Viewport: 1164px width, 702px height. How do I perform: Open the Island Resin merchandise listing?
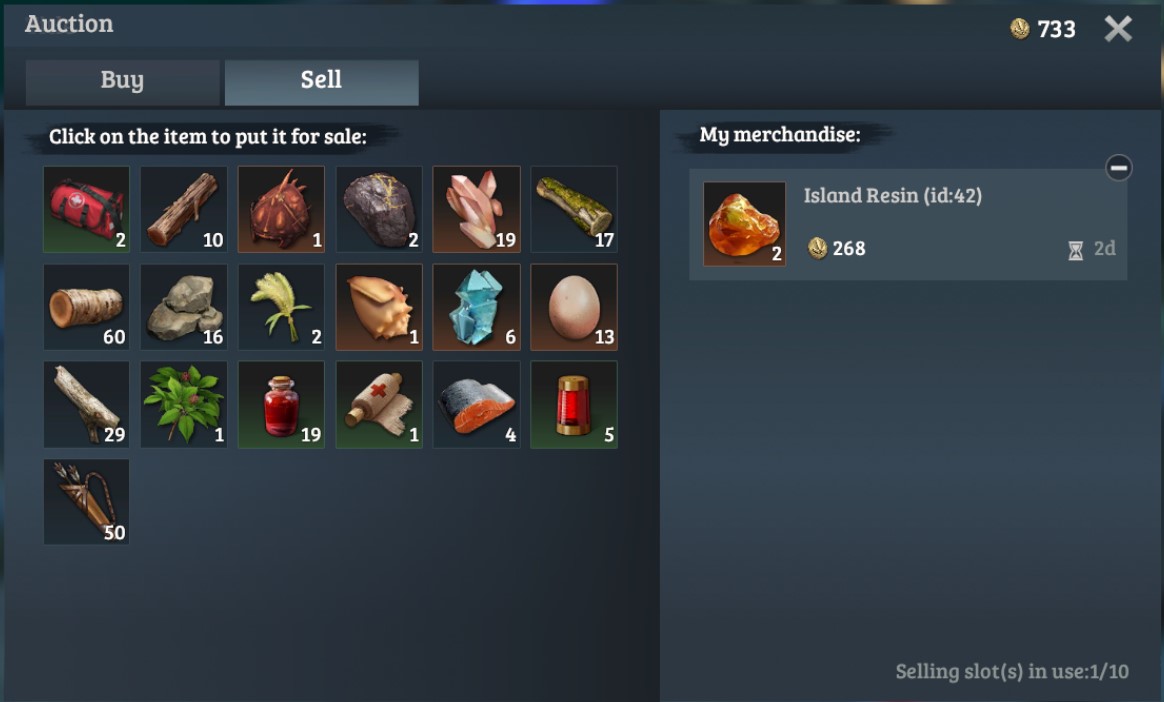(x=907, y=224)
